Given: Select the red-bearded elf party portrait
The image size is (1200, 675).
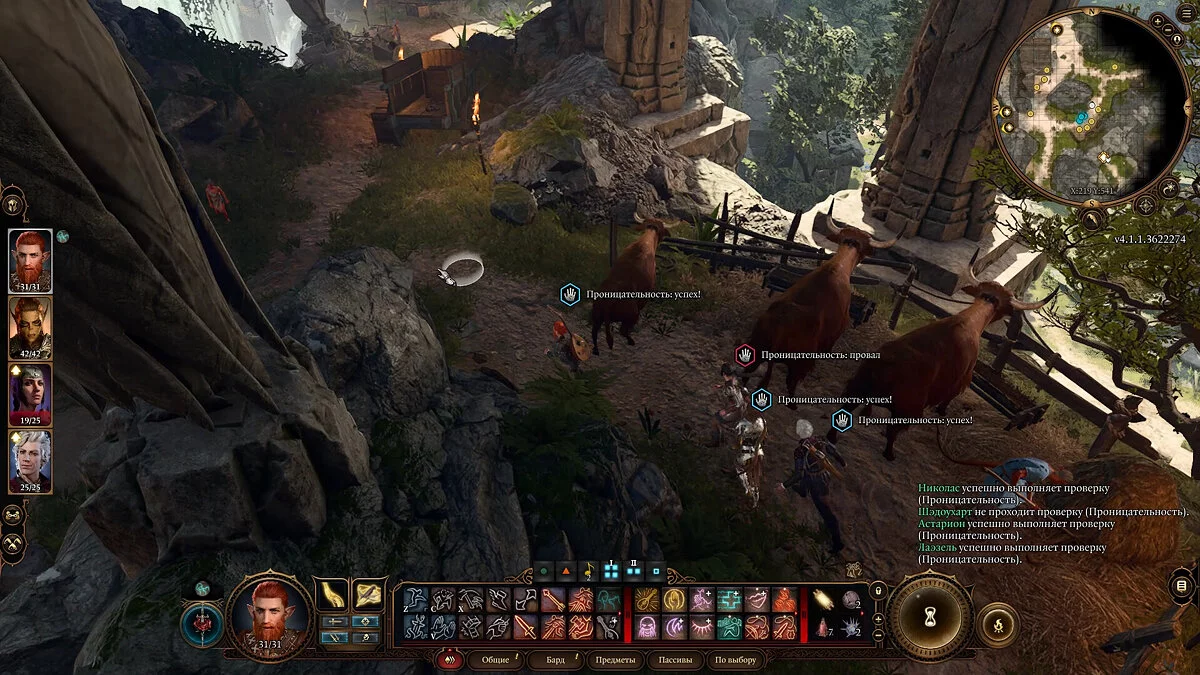Looking at the screenshot, I should tap(30, 259).
